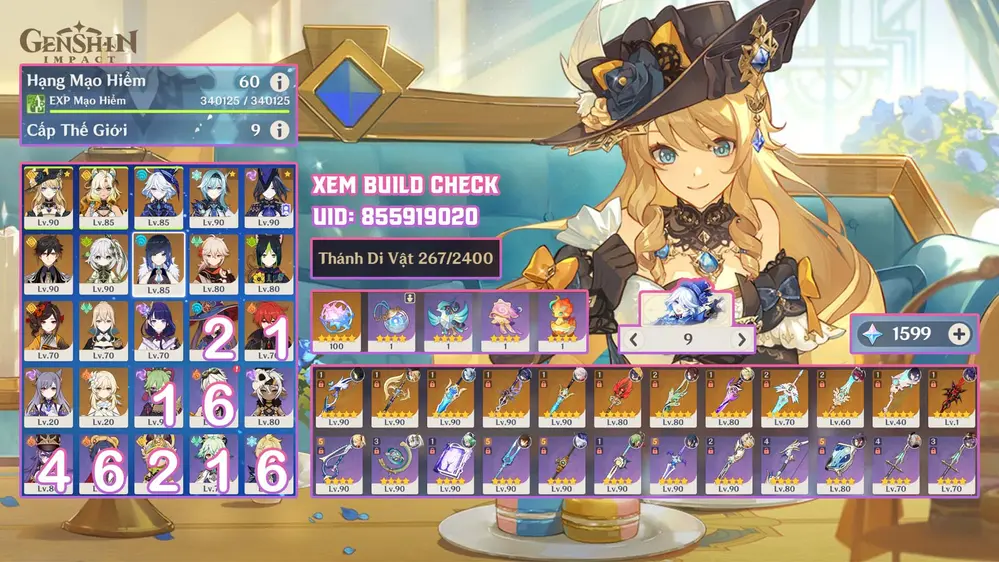Choose the highlighted Yelan Lv.85 portrait
This screenshot has width=999, height=562.
tap(157, 261)
